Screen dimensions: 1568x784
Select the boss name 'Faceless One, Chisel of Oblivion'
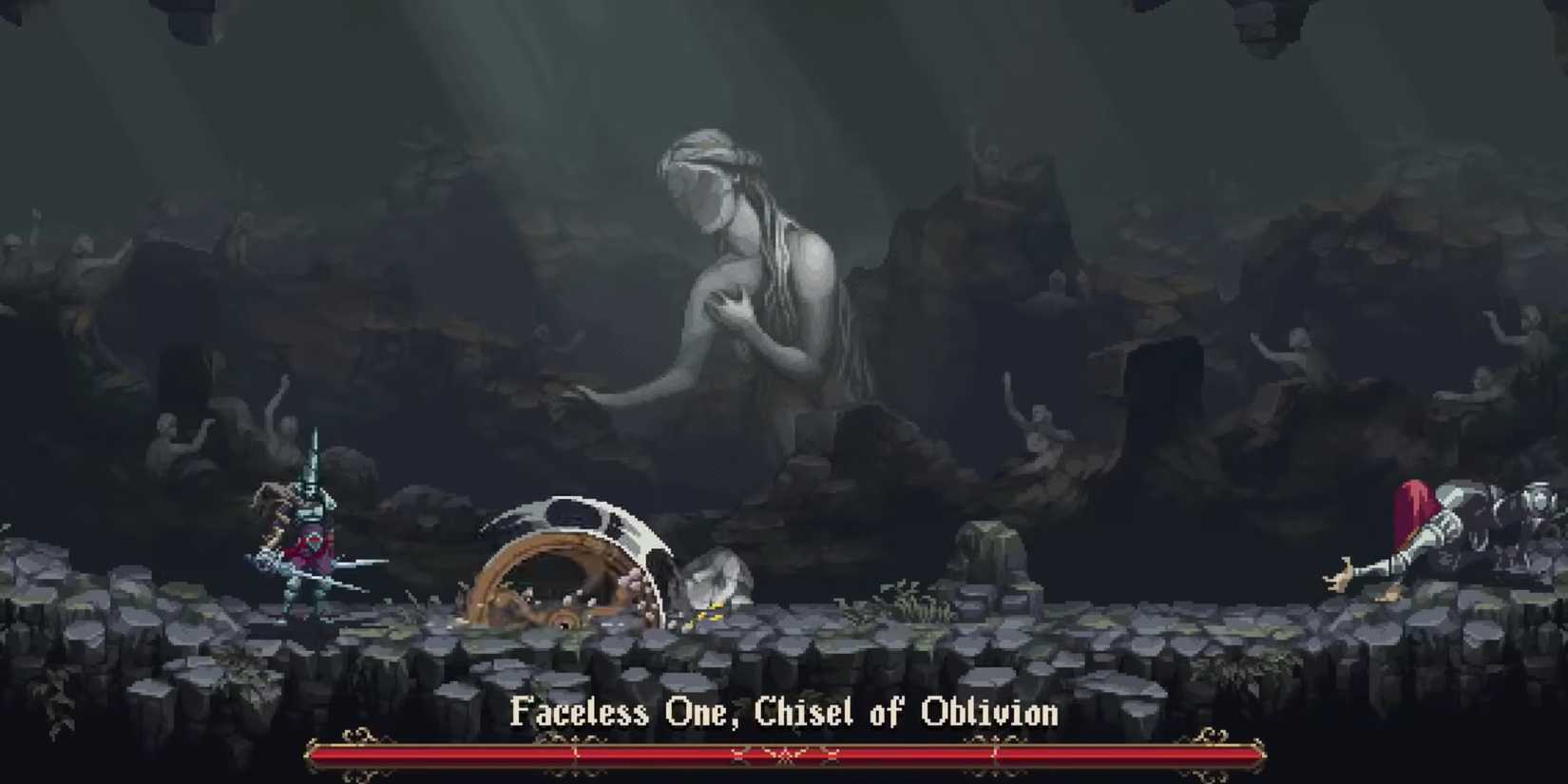(x=784, y=713)
